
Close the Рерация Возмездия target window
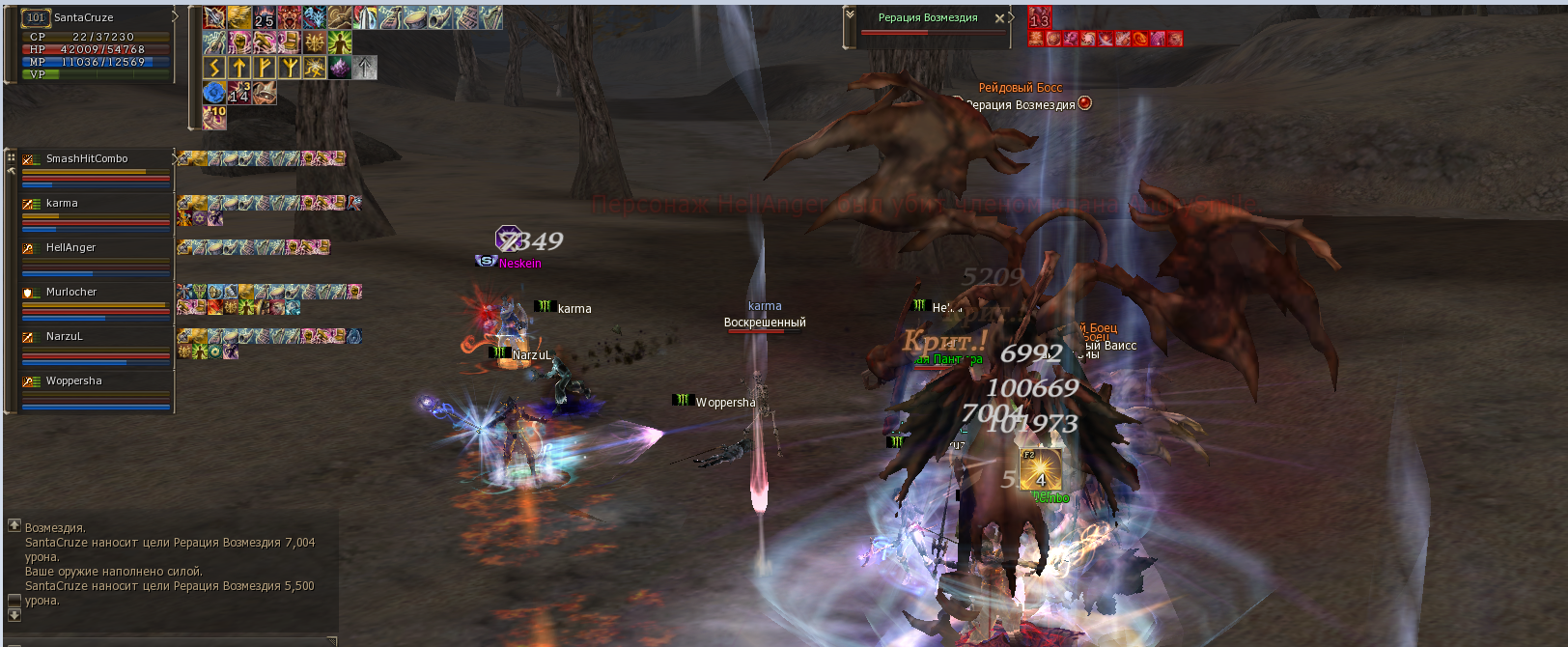[999, 18]
